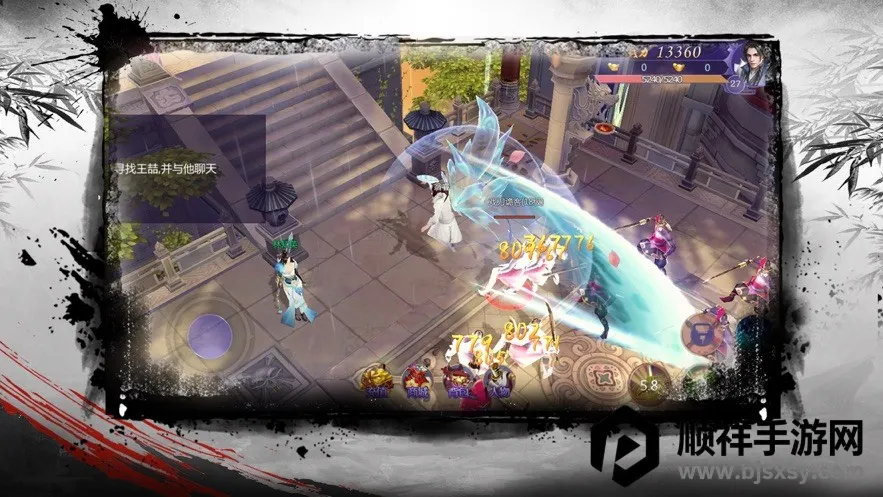
Task: Visit the 顺祥手游网 watermark logo
Action: click(727, 446)
